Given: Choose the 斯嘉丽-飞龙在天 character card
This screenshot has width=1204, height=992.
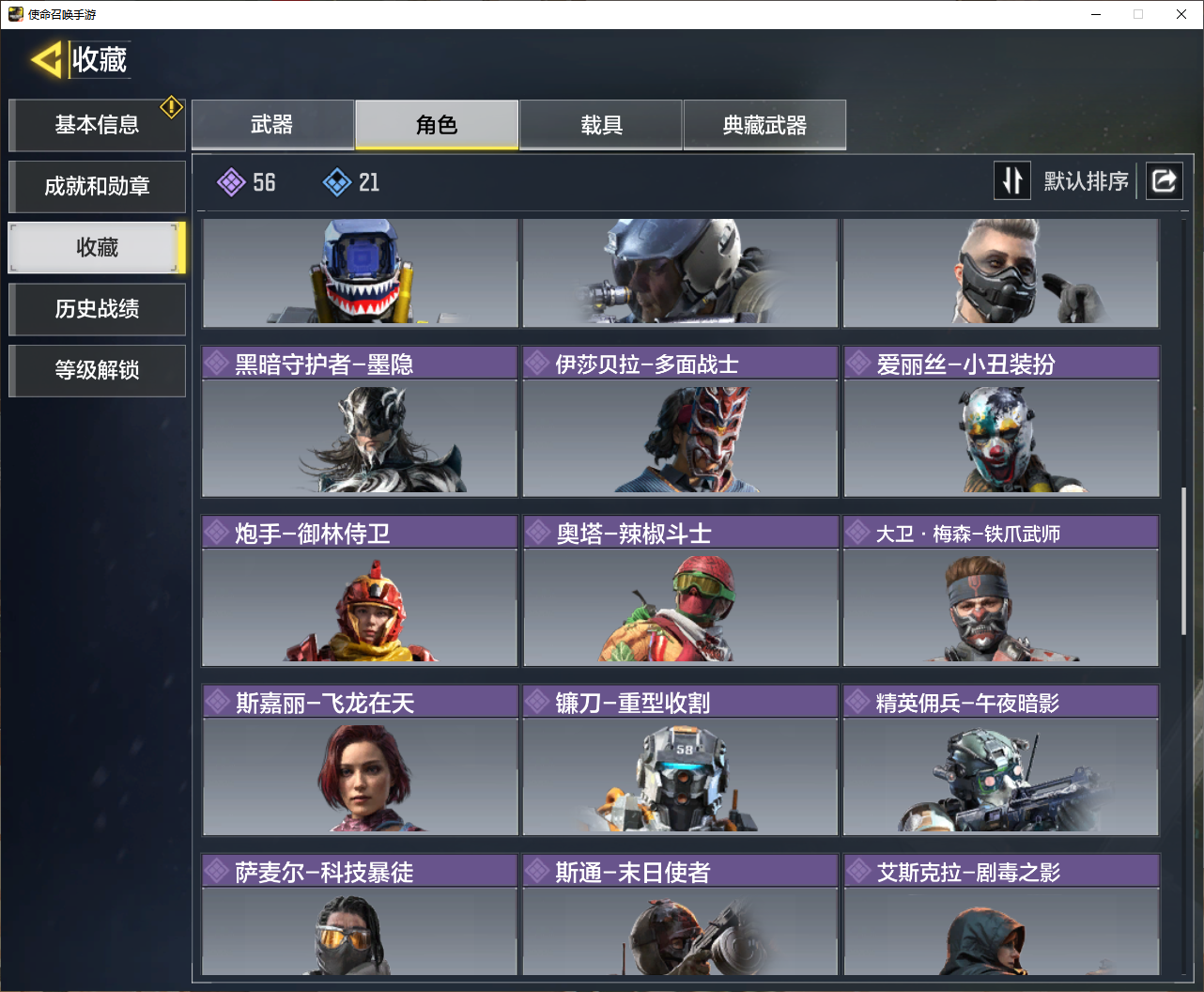Looking at the screenshot, I should (x=360, y=761).
